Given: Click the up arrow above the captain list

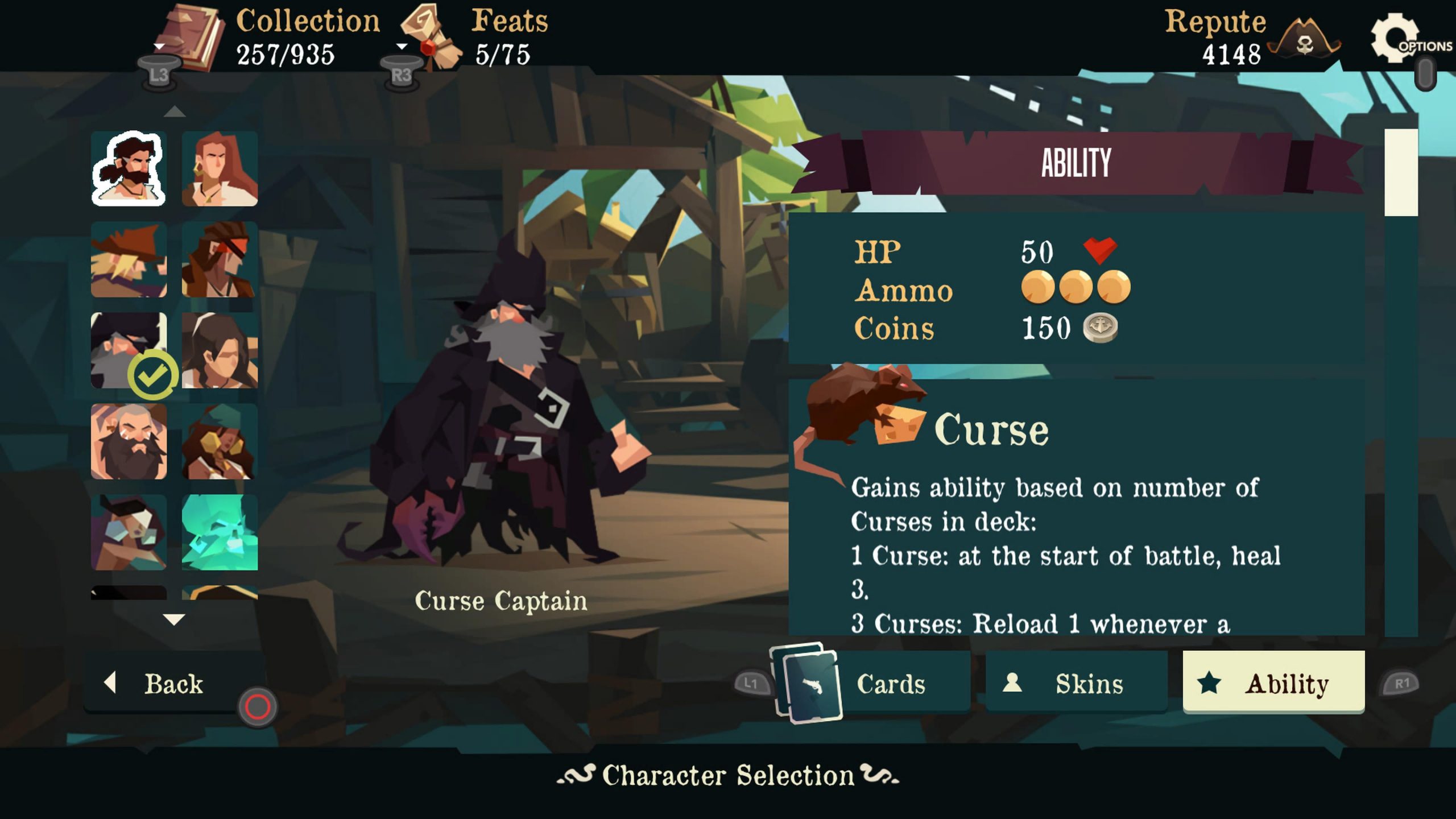Looking at the screenshot, I should point(174,111).
